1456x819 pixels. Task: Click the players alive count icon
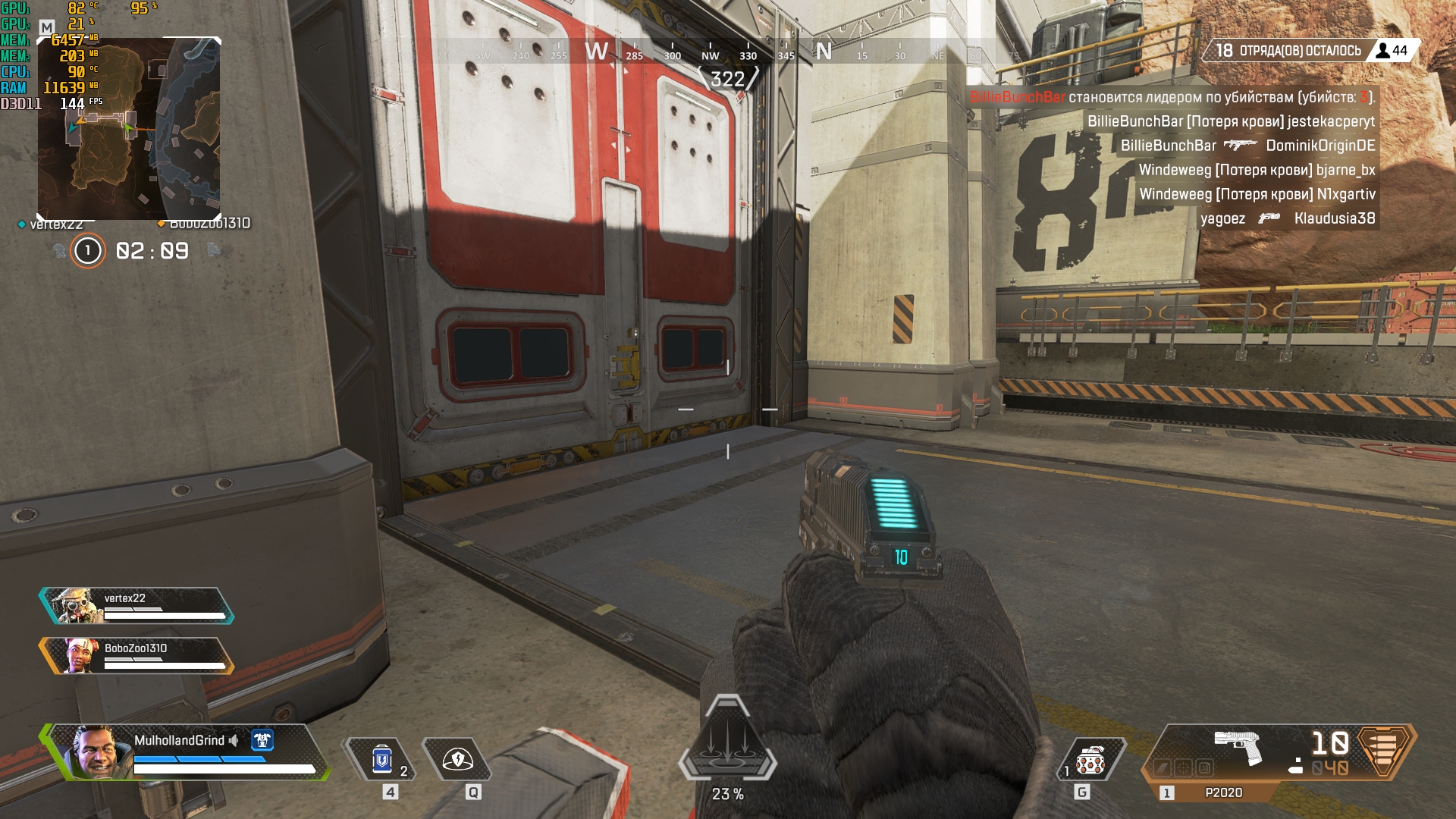pos(1383,51)
